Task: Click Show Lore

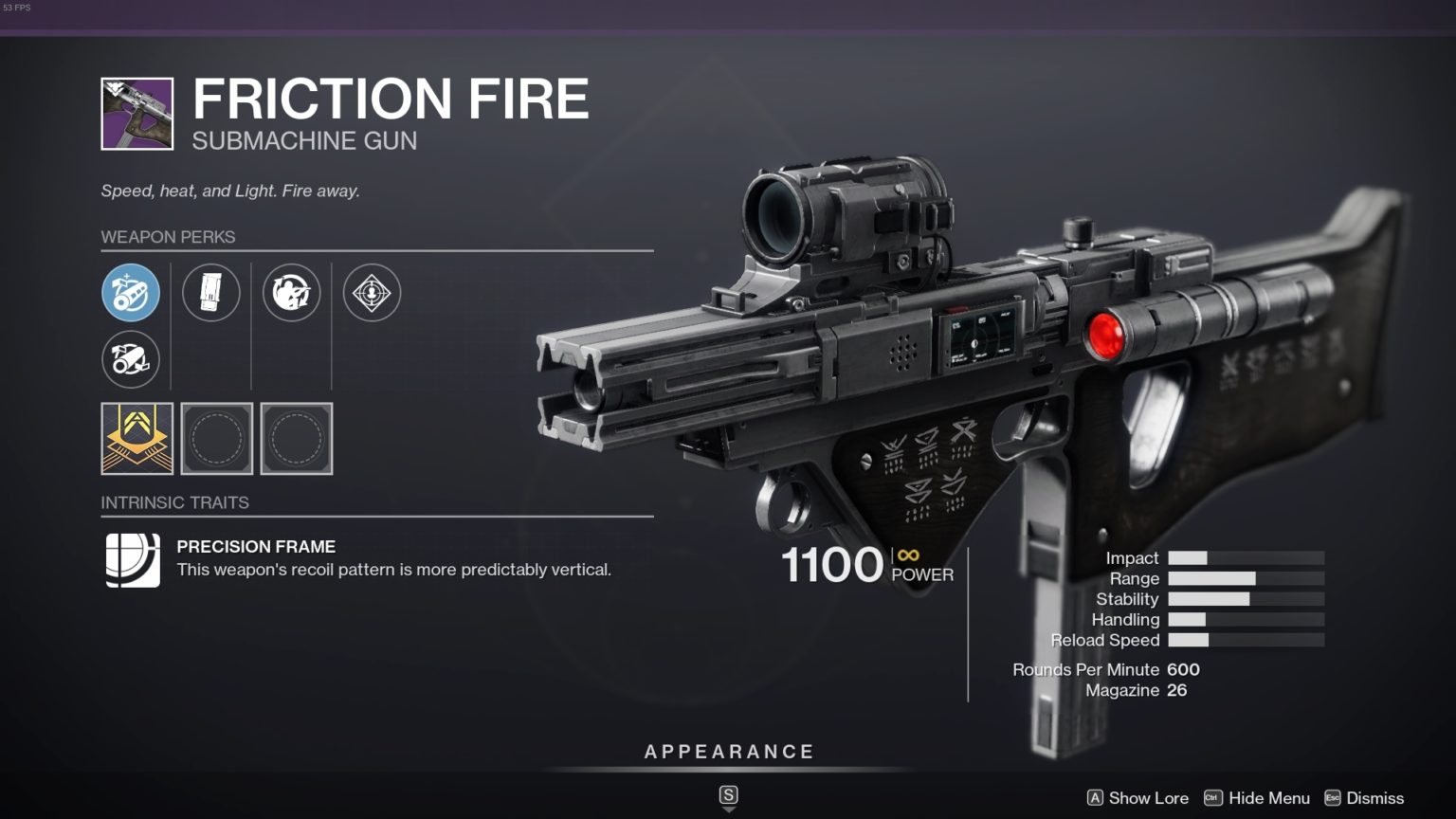Action: (x=1150, y=798)
